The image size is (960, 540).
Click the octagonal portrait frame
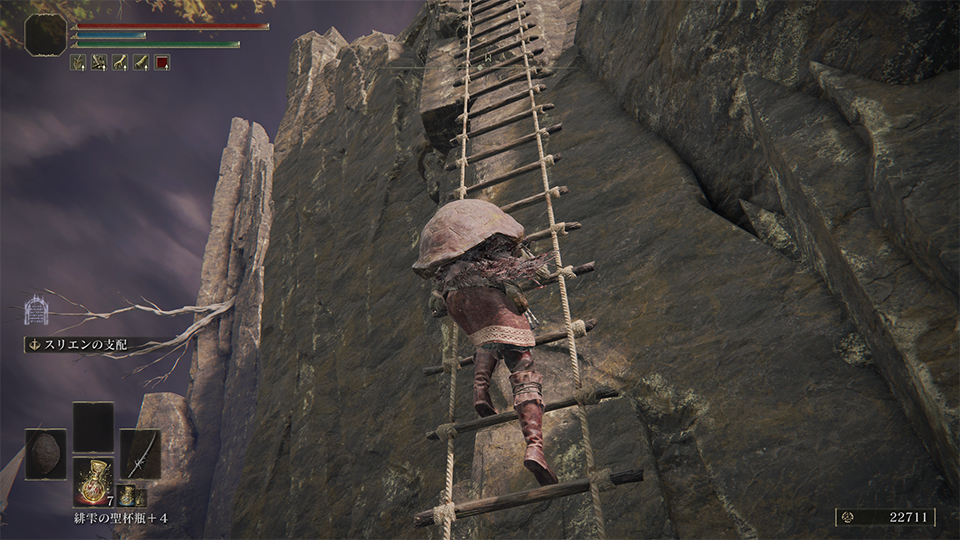46,34
